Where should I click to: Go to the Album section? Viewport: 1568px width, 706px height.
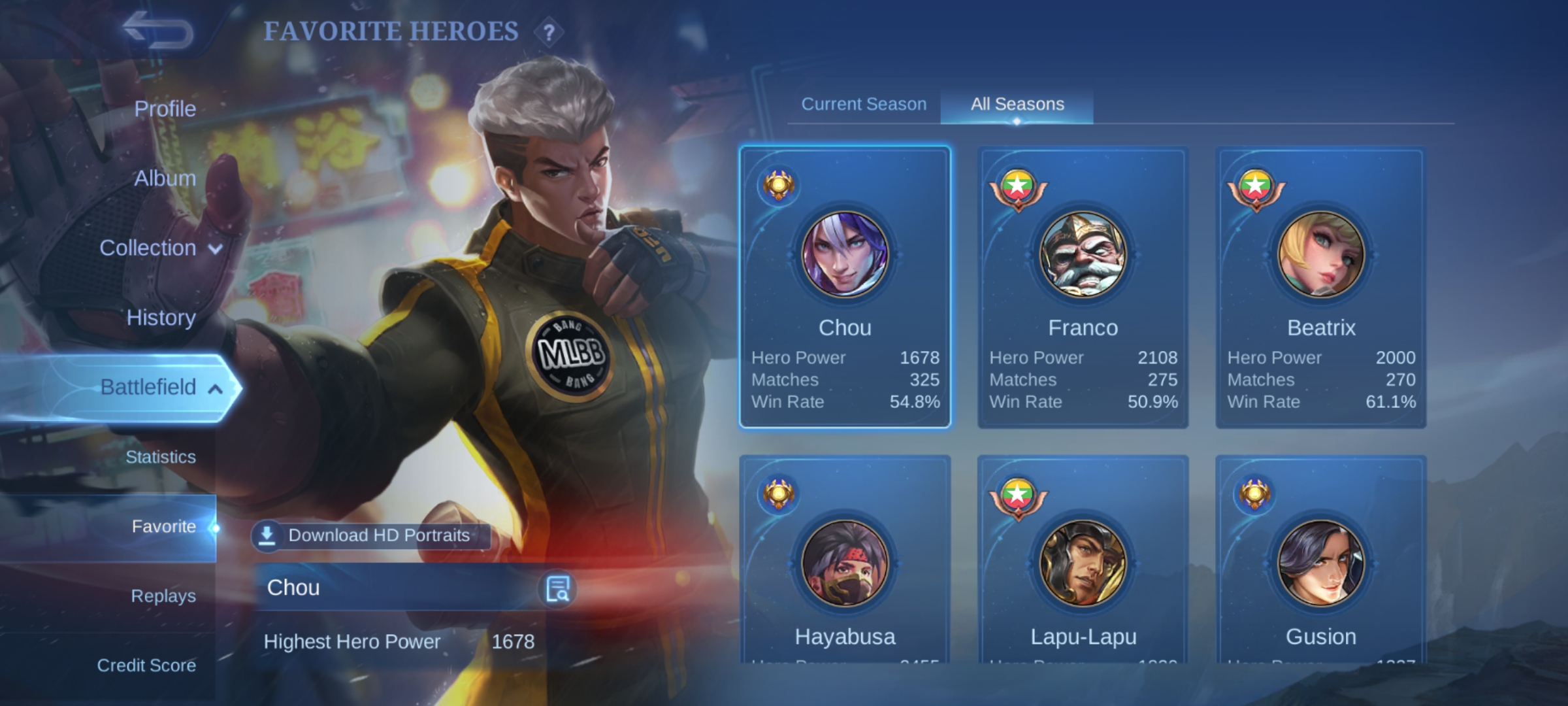pyautogui.click(x=165, y=178)
